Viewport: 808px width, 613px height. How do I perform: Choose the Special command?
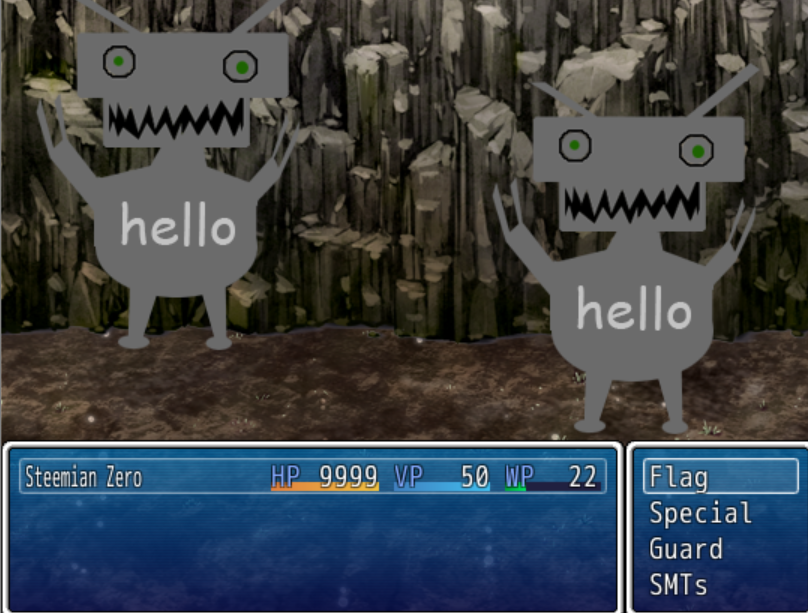pos(700,514)
